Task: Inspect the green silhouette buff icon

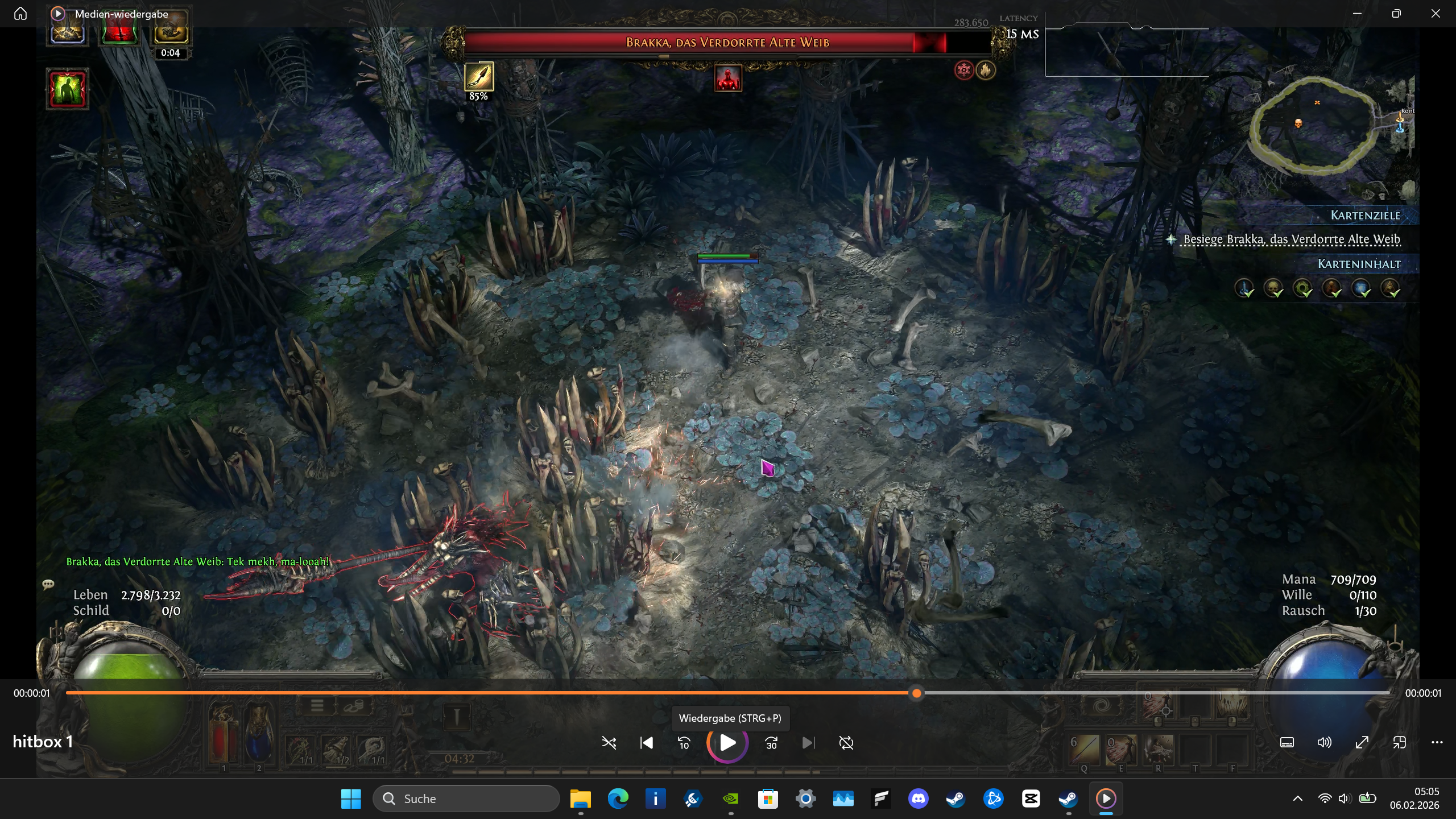Action: [68, 89]
